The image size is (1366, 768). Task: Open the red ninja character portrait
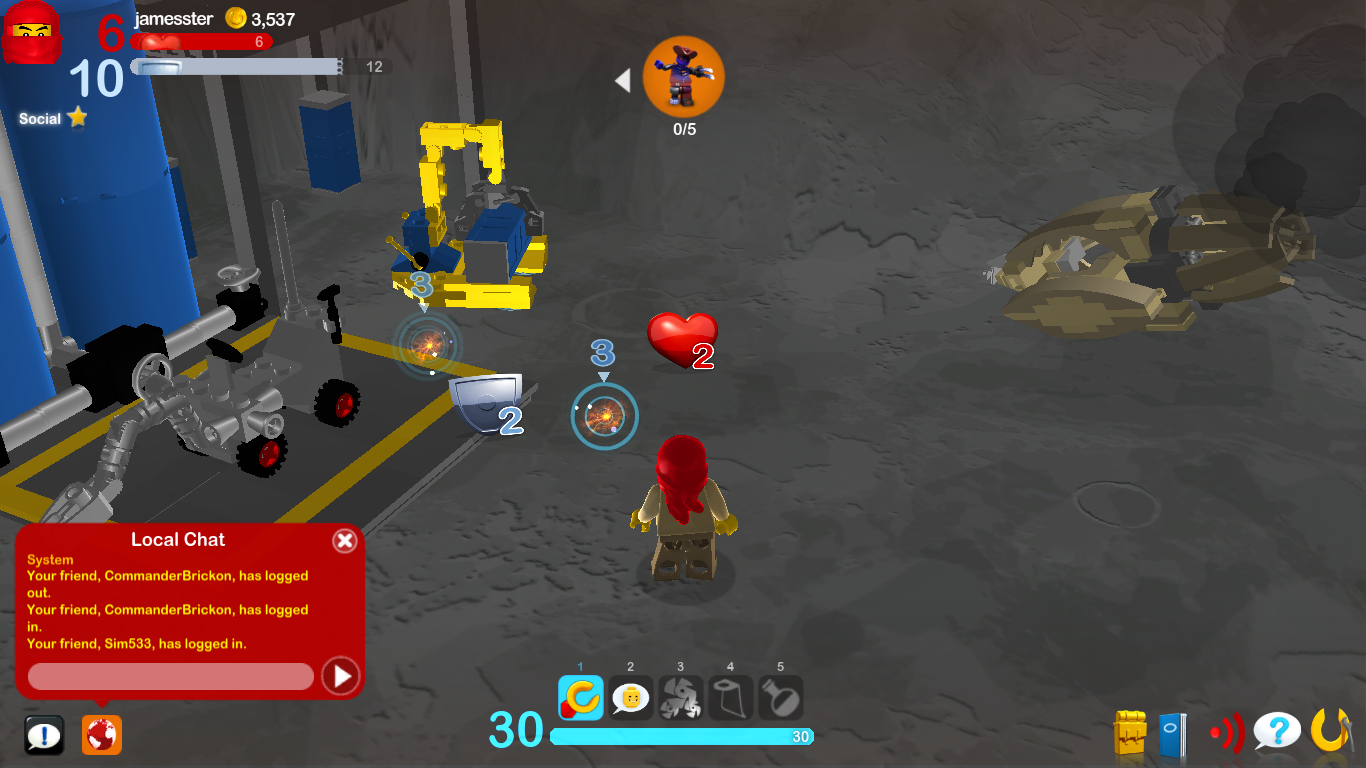[32, 34]
